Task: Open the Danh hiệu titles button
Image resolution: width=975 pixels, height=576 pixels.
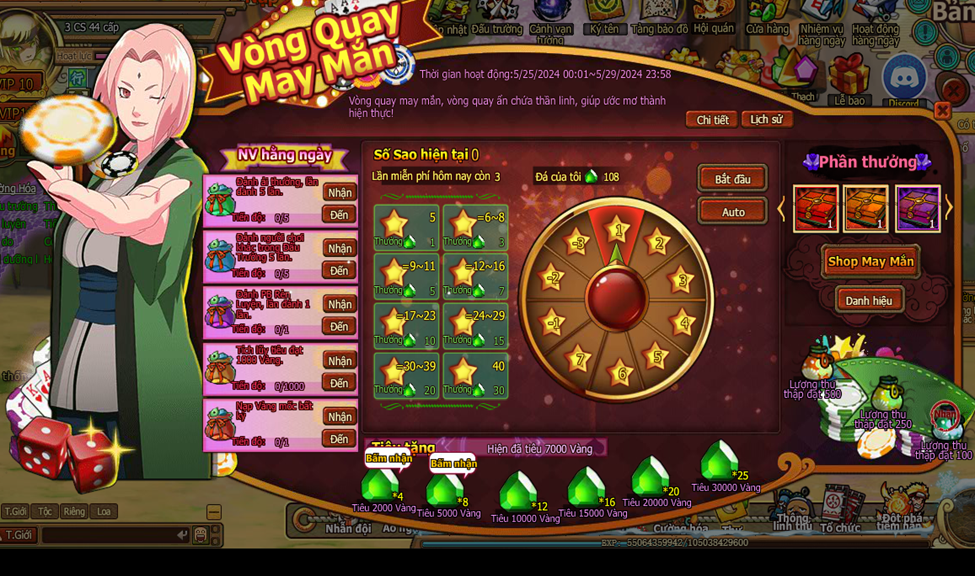Action: pyautogui.click(x=868, y=300)
